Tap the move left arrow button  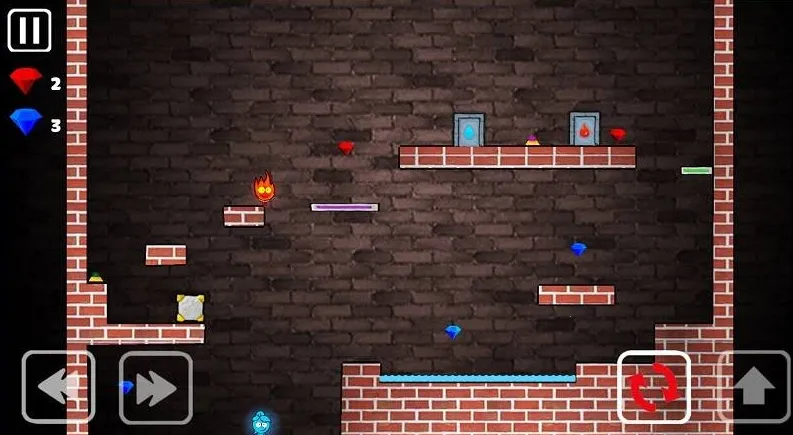click(58, 387)
